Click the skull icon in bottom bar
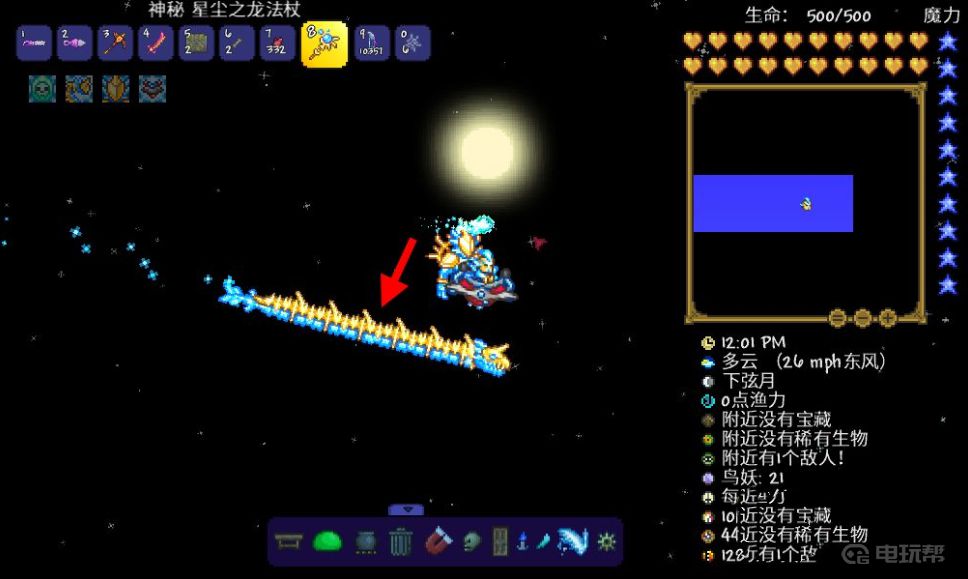Viewport: 968px width, 579px height. (472, 542)
